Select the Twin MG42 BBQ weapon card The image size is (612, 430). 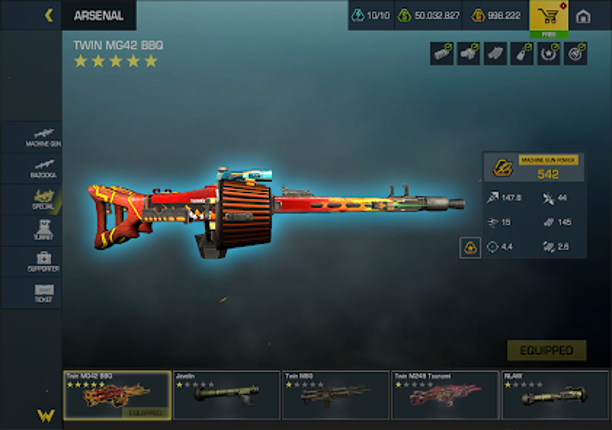[x=117, y=396]
